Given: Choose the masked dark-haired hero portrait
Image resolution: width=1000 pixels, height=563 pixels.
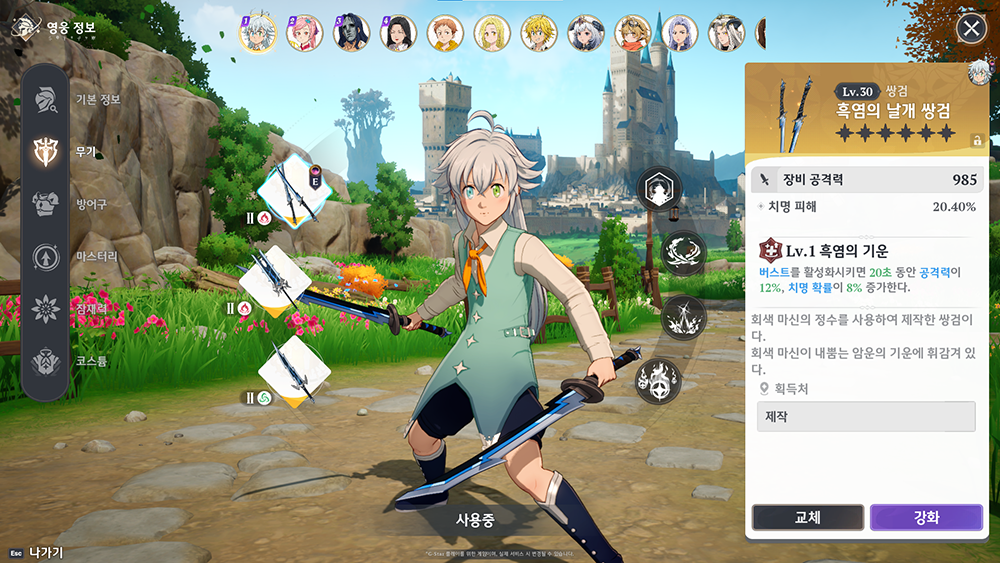Looking at the screenshot, I should (x=351, y=33).
